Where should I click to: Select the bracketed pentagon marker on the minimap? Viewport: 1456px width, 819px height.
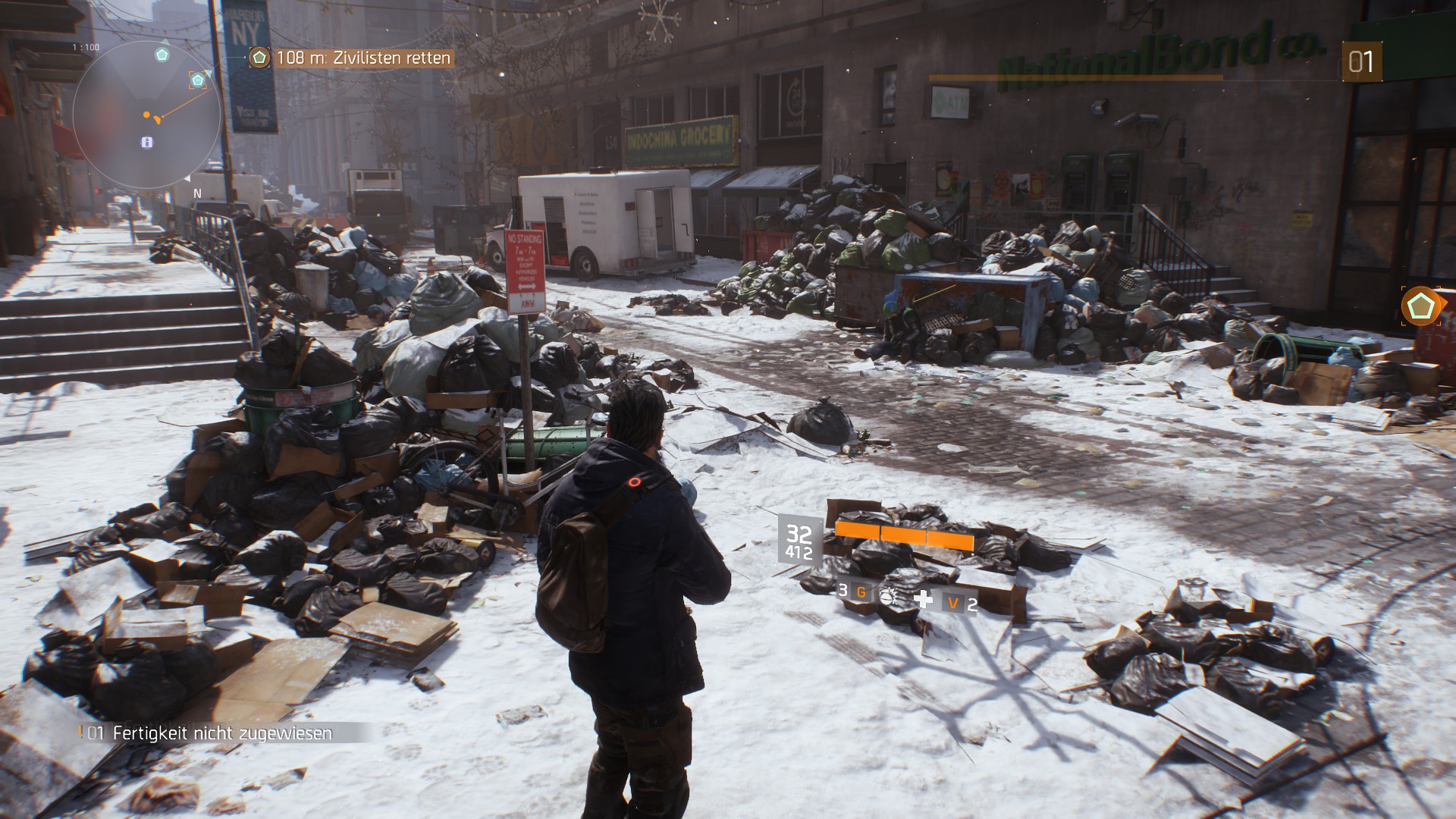click(198, 80)
